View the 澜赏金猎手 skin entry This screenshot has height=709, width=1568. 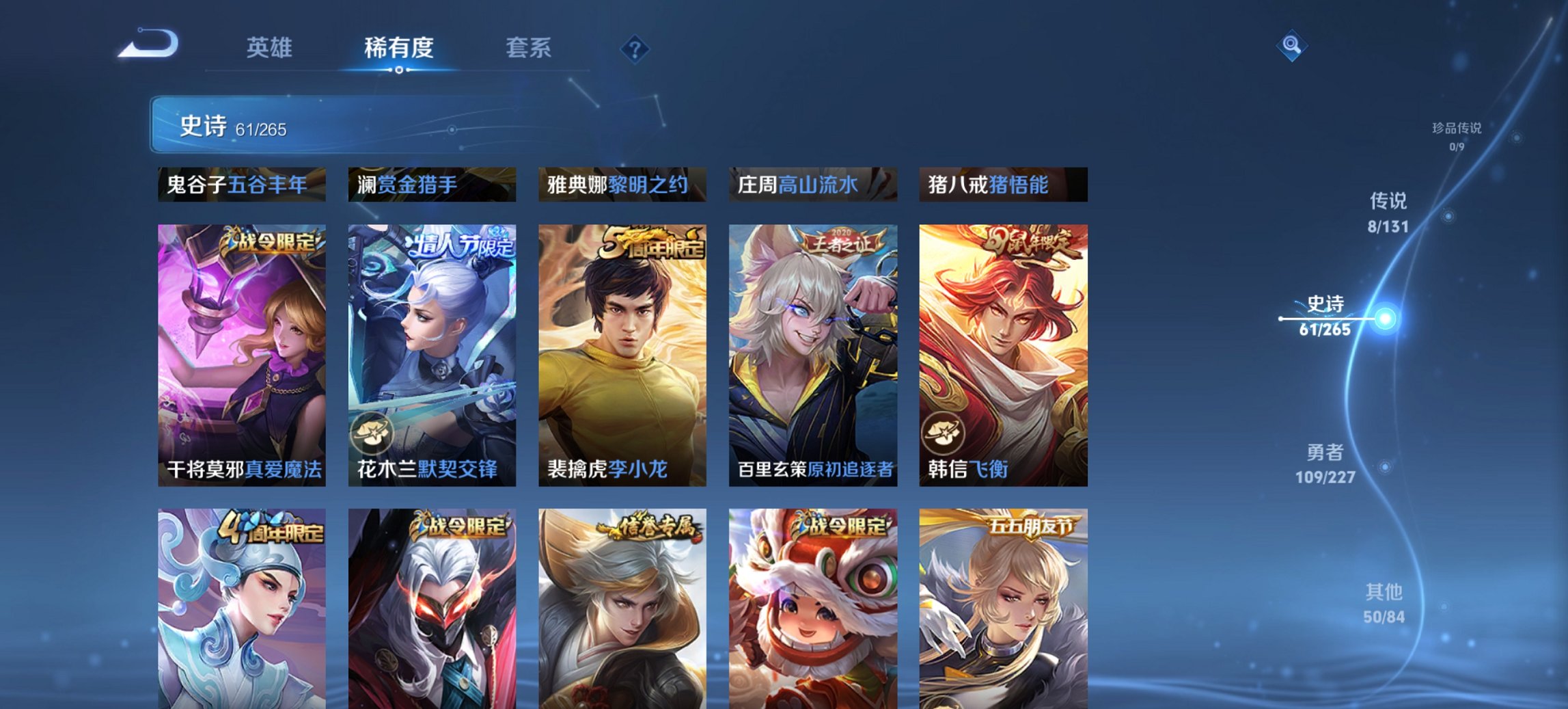430,185
